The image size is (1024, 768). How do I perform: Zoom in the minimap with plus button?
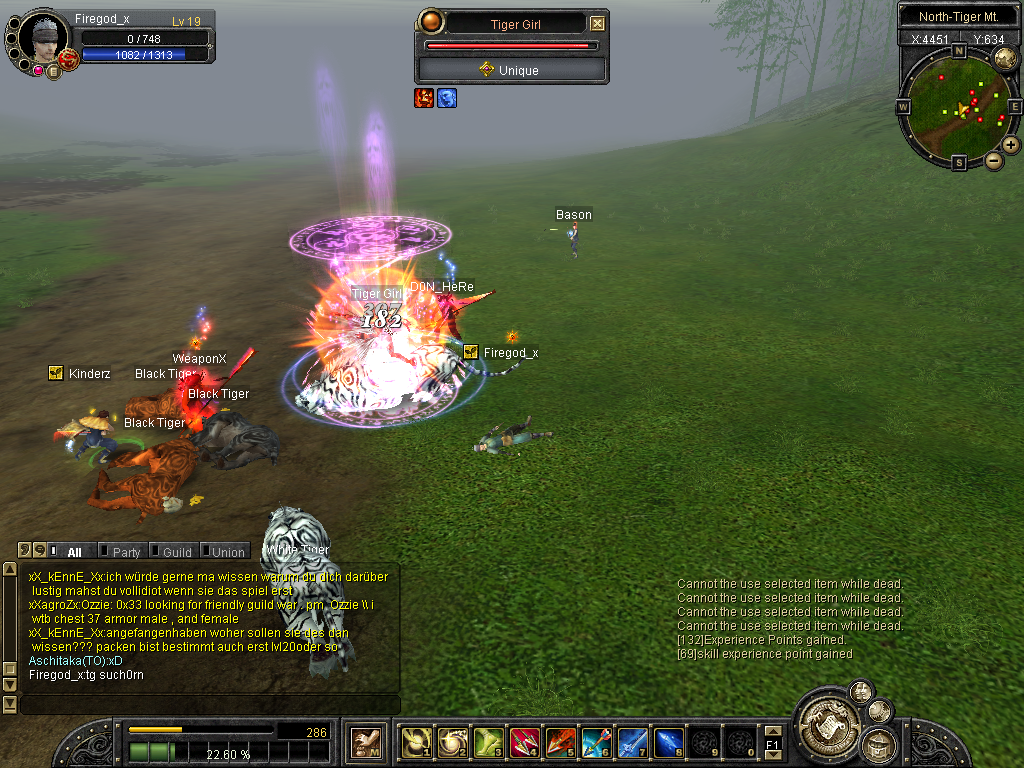[1011, 145]
